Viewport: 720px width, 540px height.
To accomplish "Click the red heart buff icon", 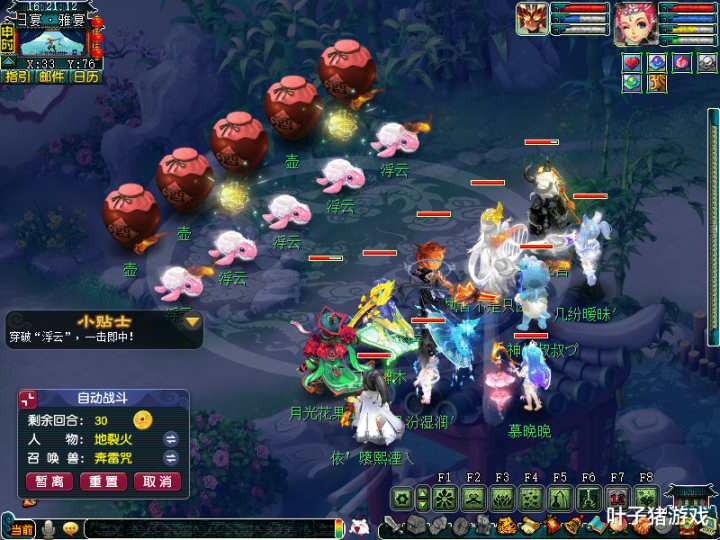I will point(632,63).
